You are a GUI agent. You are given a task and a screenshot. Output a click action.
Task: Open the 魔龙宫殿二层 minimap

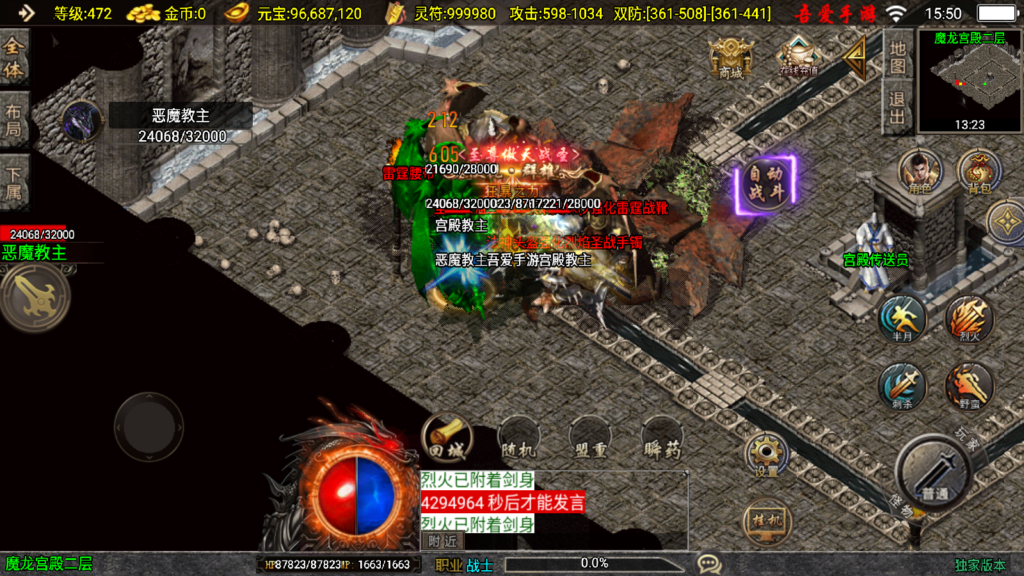969,81
